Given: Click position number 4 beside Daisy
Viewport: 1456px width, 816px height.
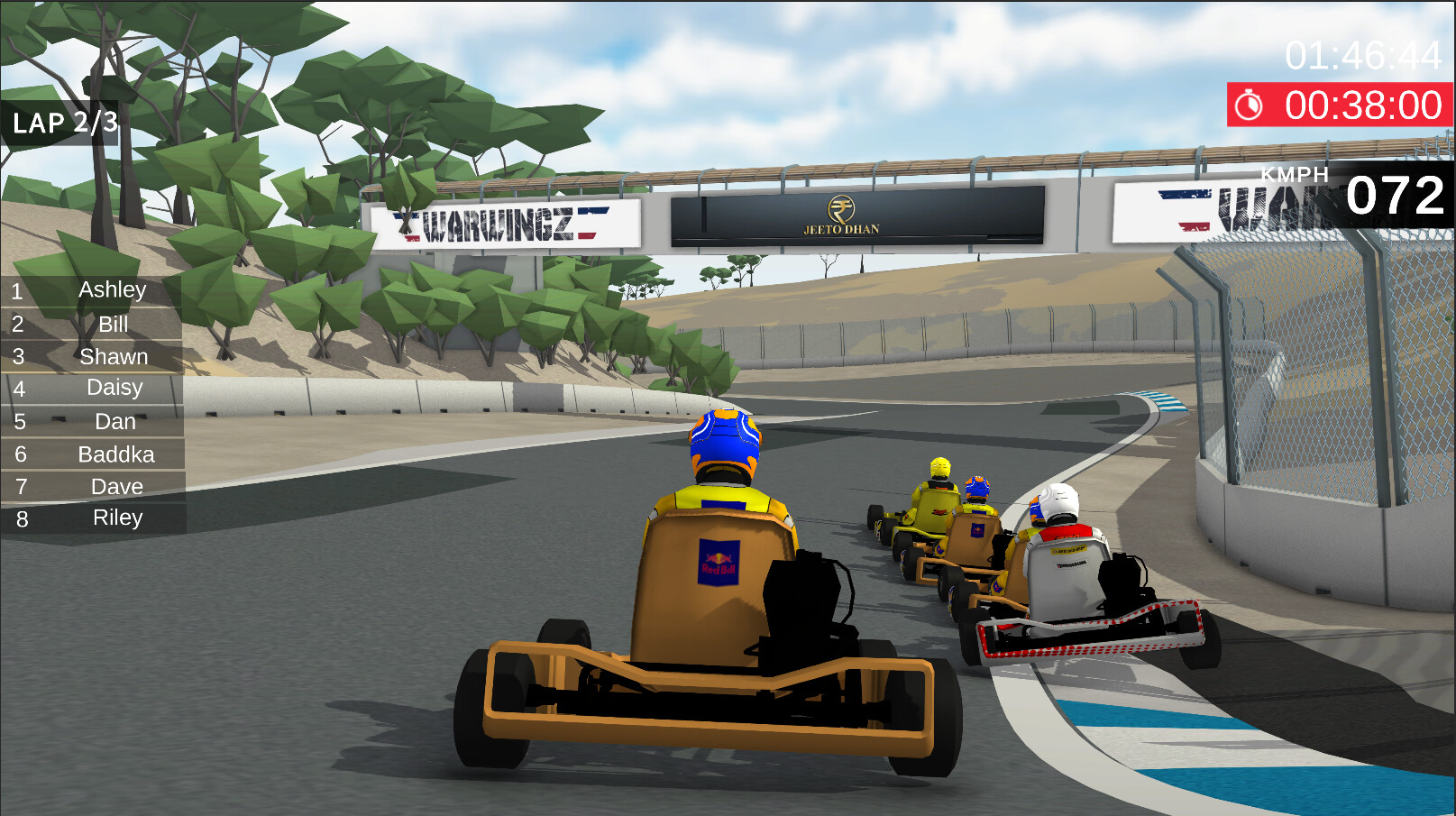Looking at the screenshot, I should (x=22, y=389).
